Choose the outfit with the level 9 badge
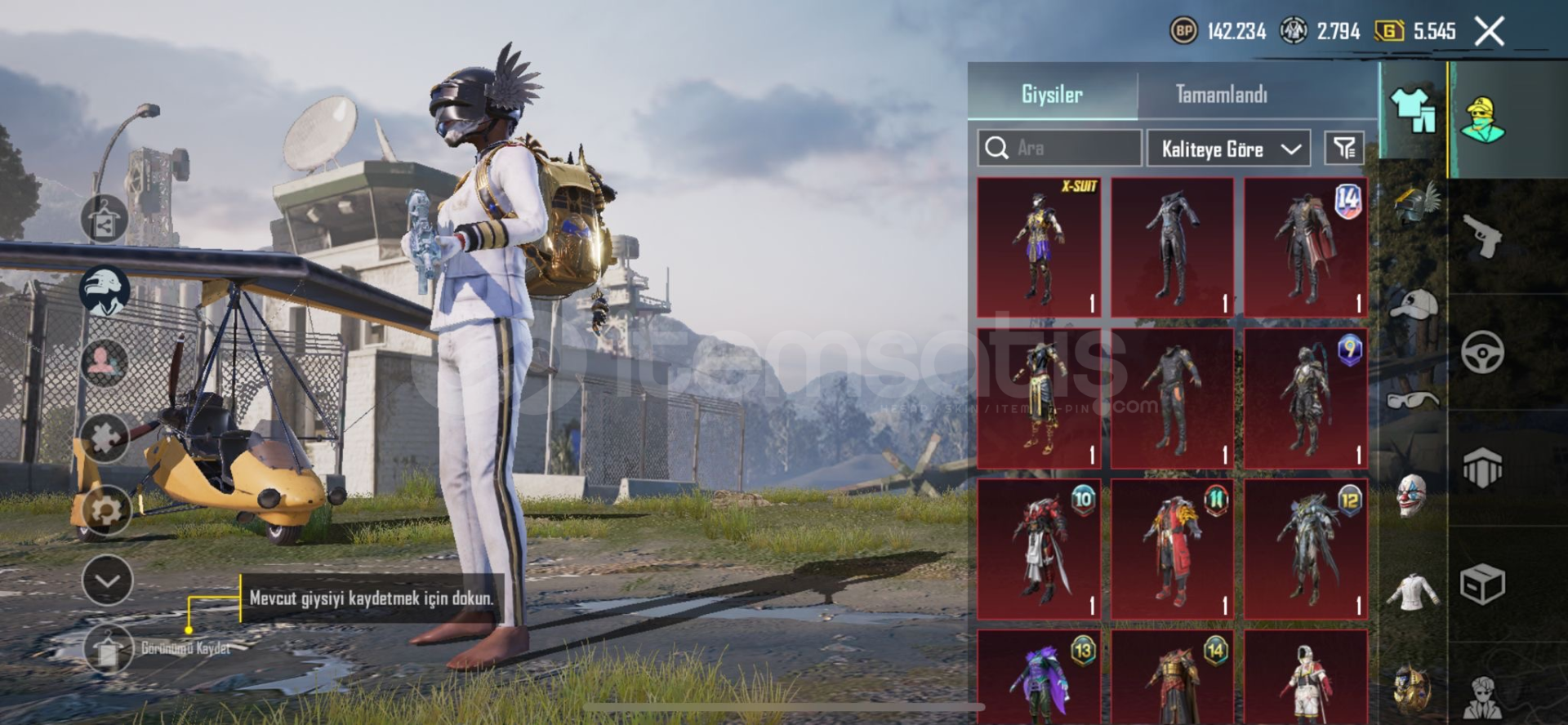 (x=1304, y=398)
